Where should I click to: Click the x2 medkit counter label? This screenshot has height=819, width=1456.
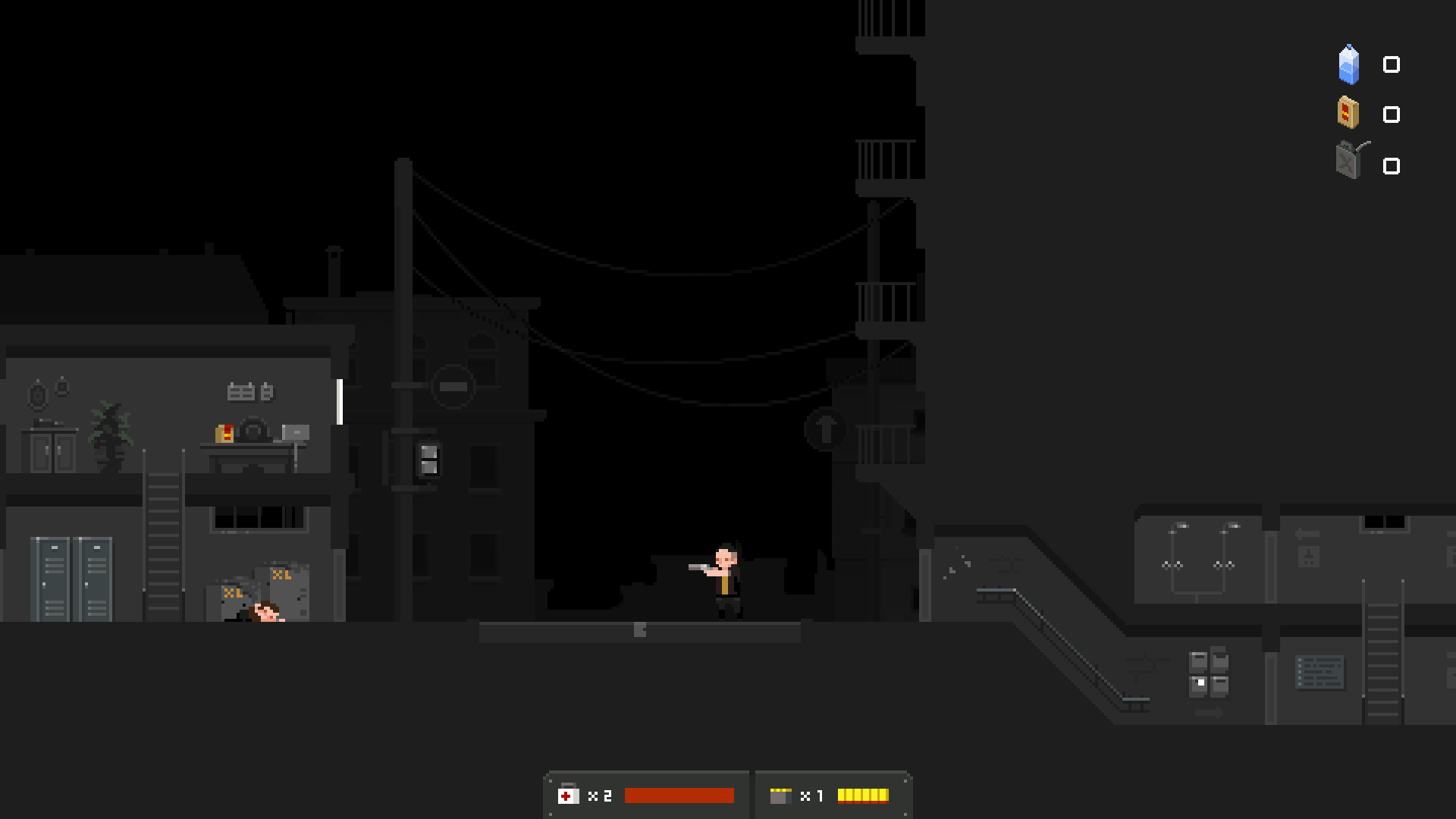(600, 796)
